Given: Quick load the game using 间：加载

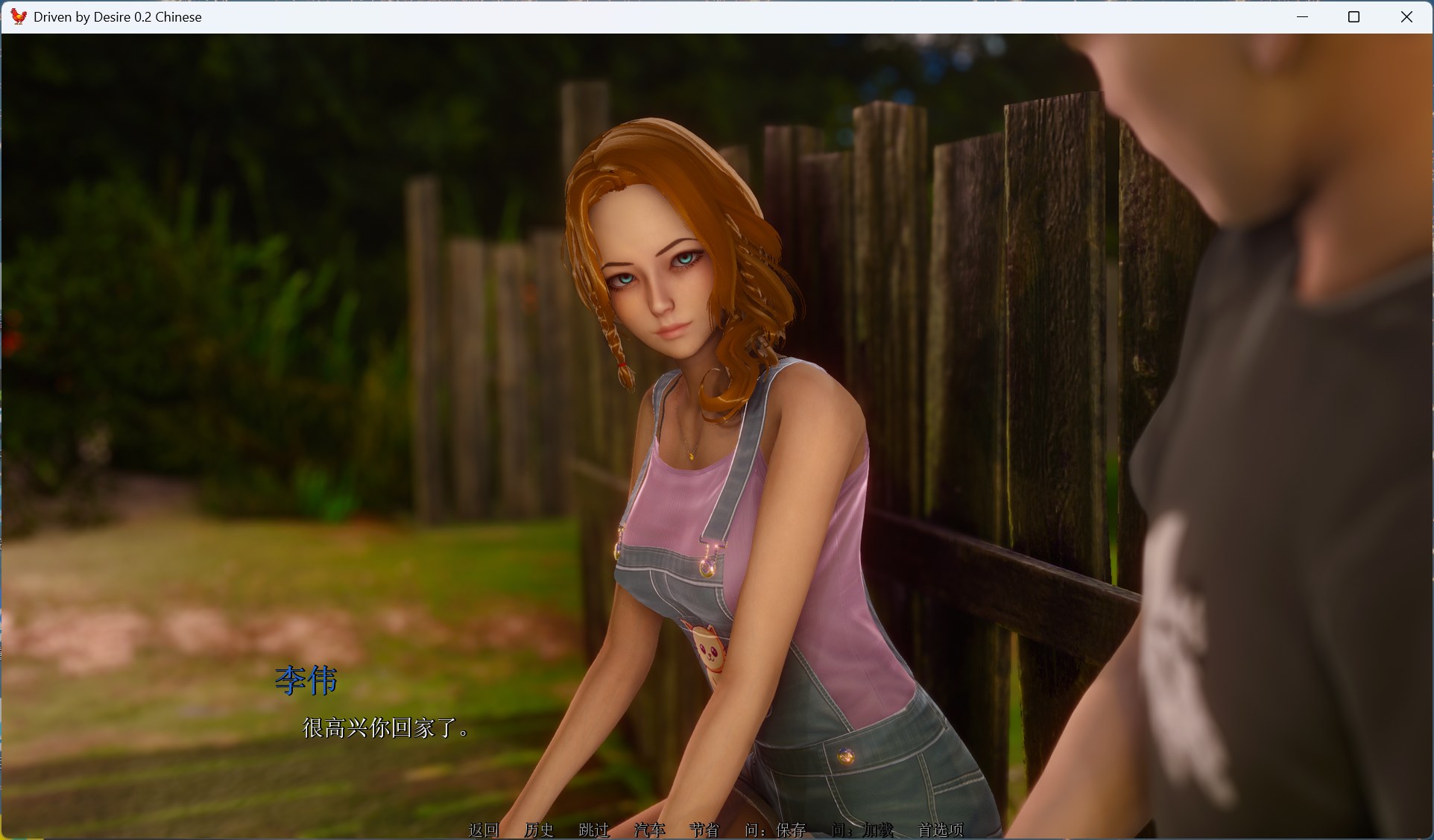Looking at the screenshot, I should point(862,830).
